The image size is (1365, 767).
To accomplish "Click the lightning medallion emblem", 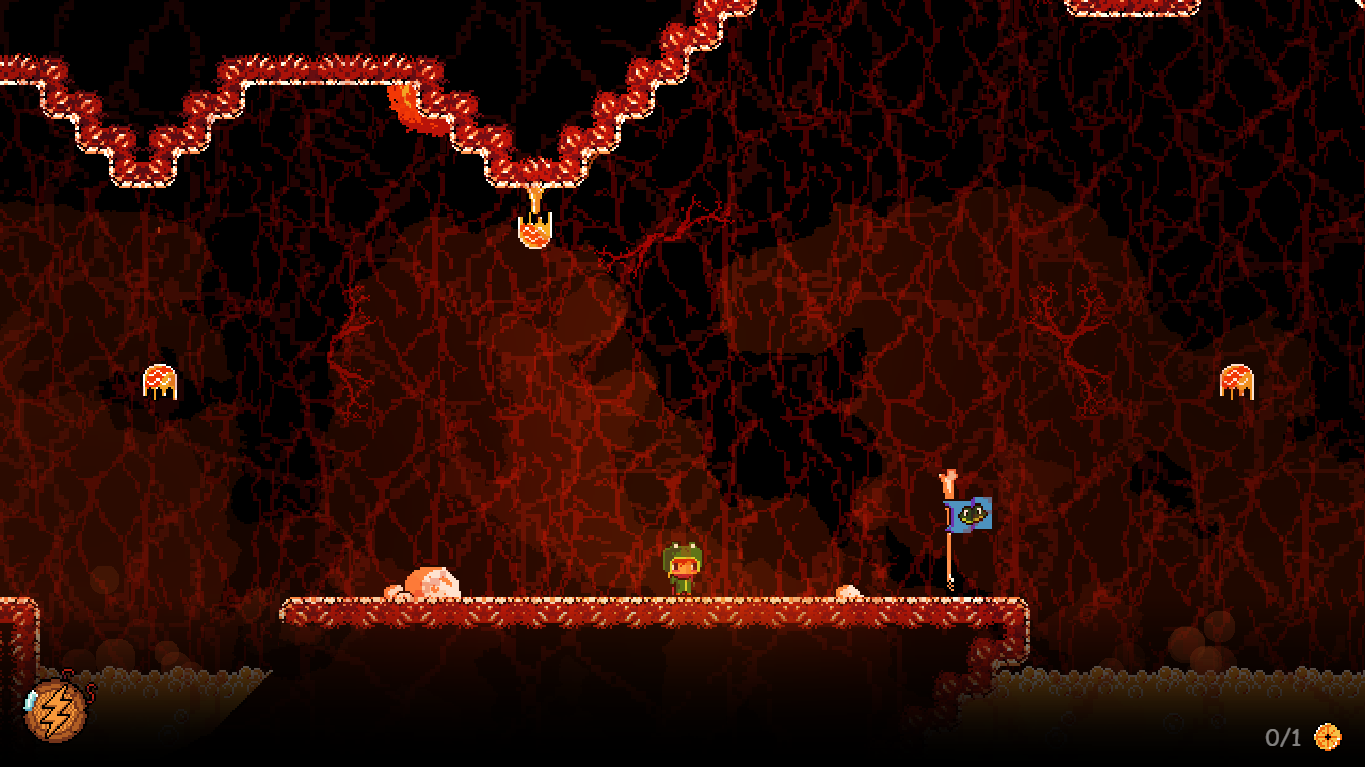I will tap(55, 712).
